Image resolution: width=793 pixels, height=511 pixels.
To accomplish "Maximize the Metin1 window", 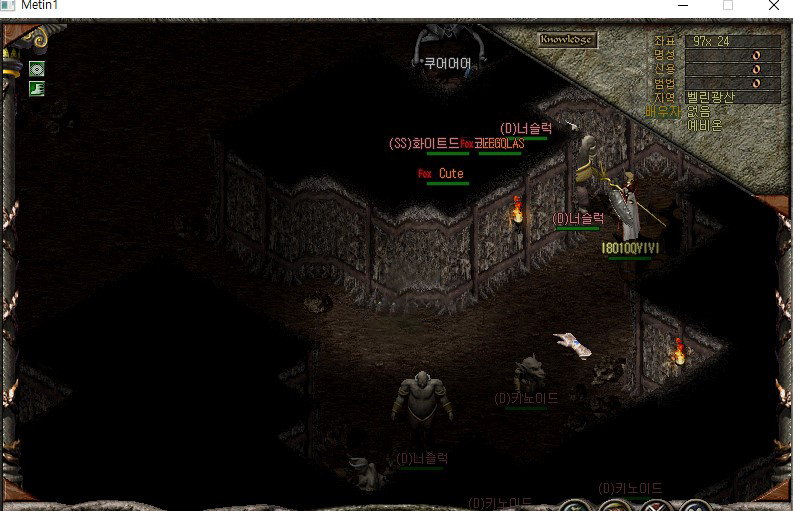I will click(728, 6).
